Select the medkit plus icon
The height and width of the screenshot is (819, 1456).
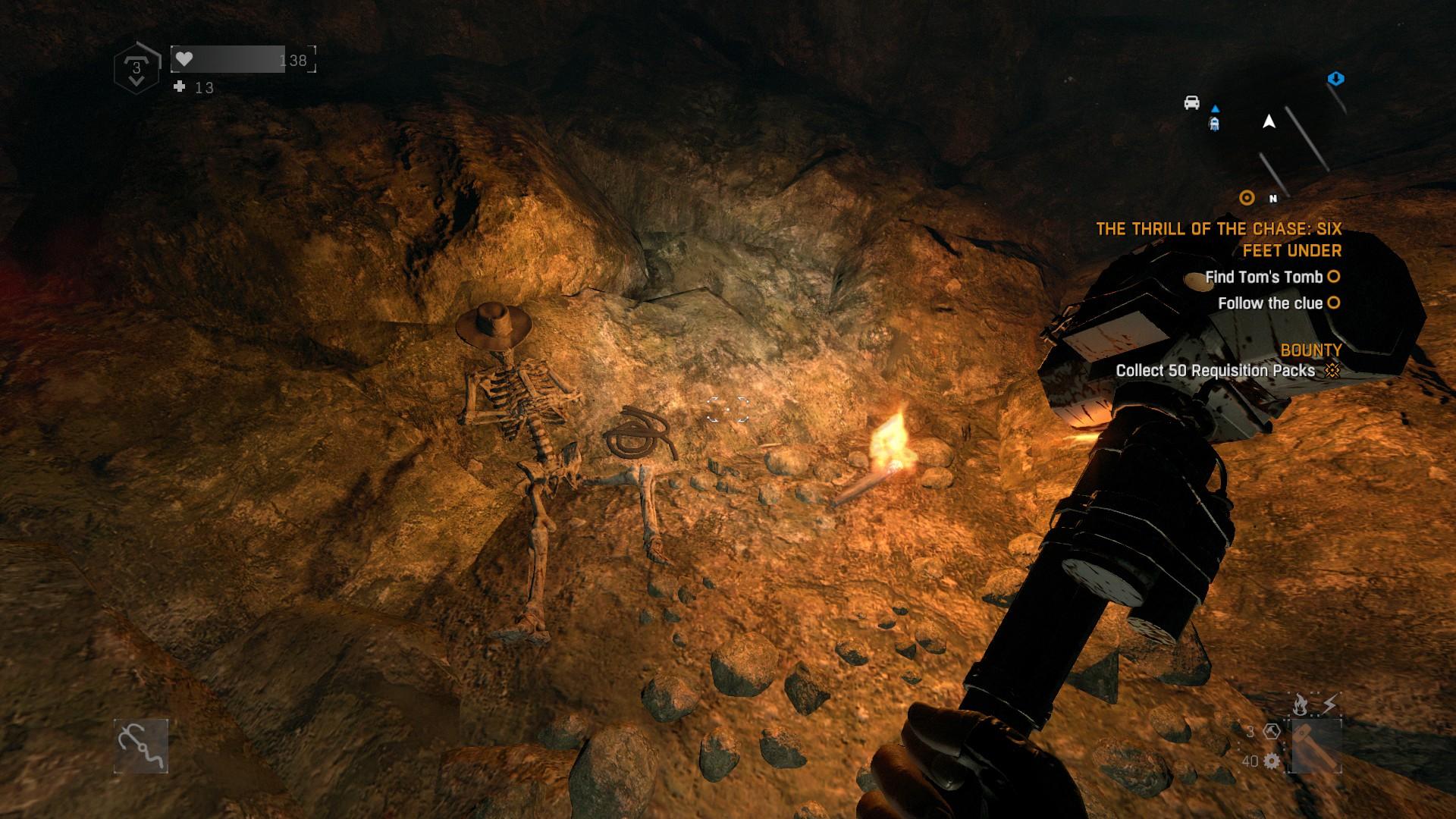[180, 87]
